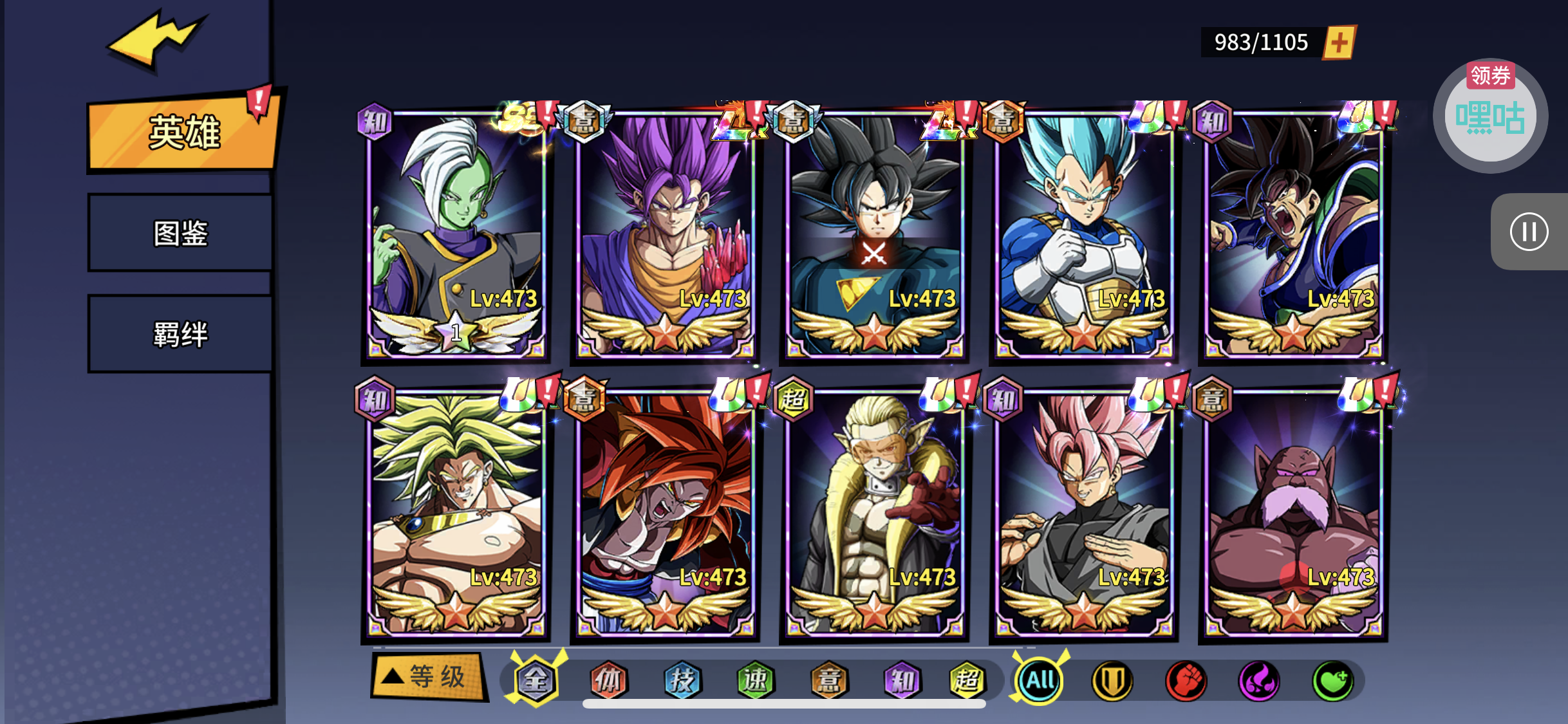This screenshot has width=1568, height=724.
Task: Select the red fist role filter
Action: coord(1186,681)
